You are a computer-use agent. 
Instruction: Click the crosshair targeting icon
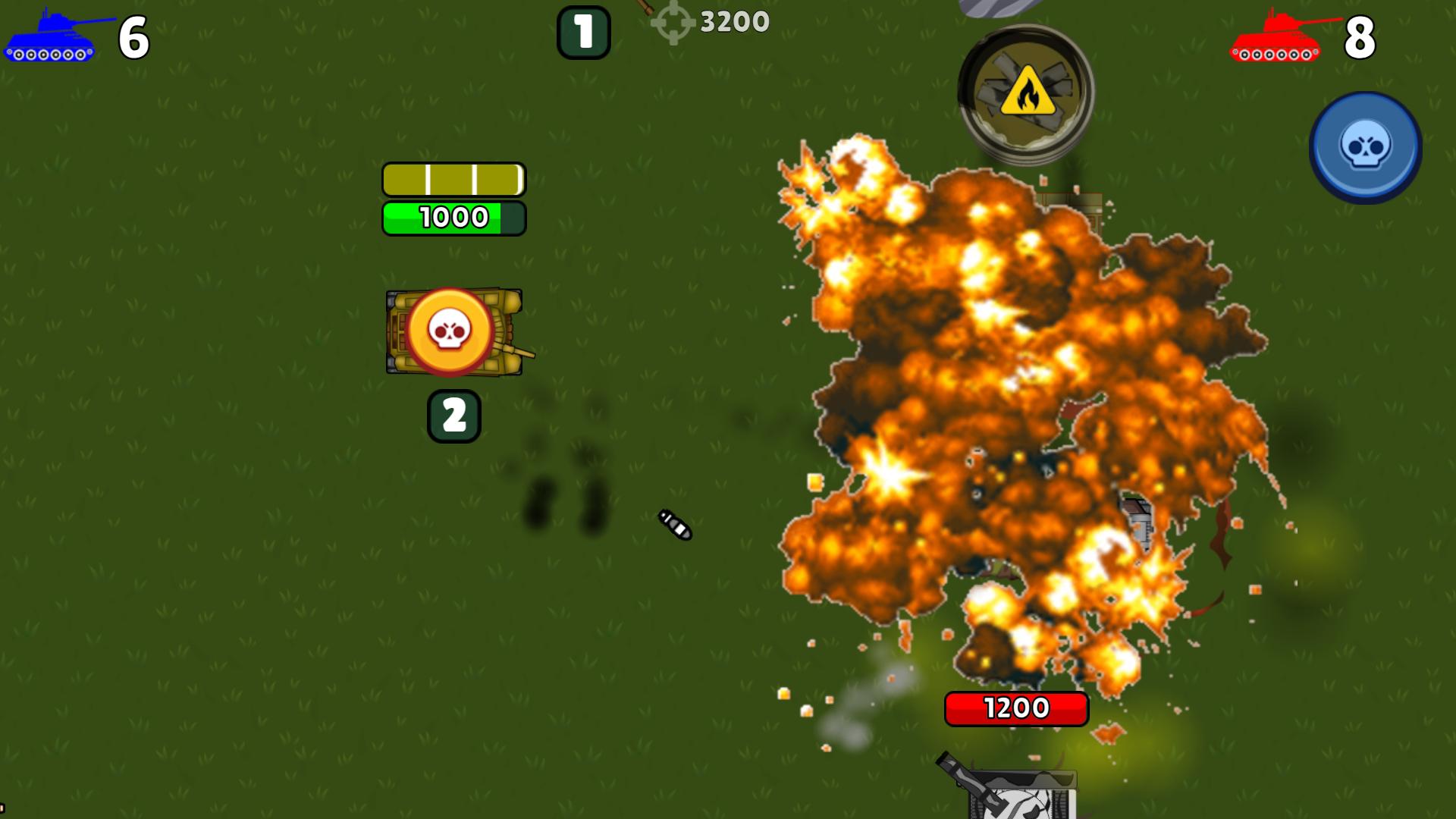[672, 21]
